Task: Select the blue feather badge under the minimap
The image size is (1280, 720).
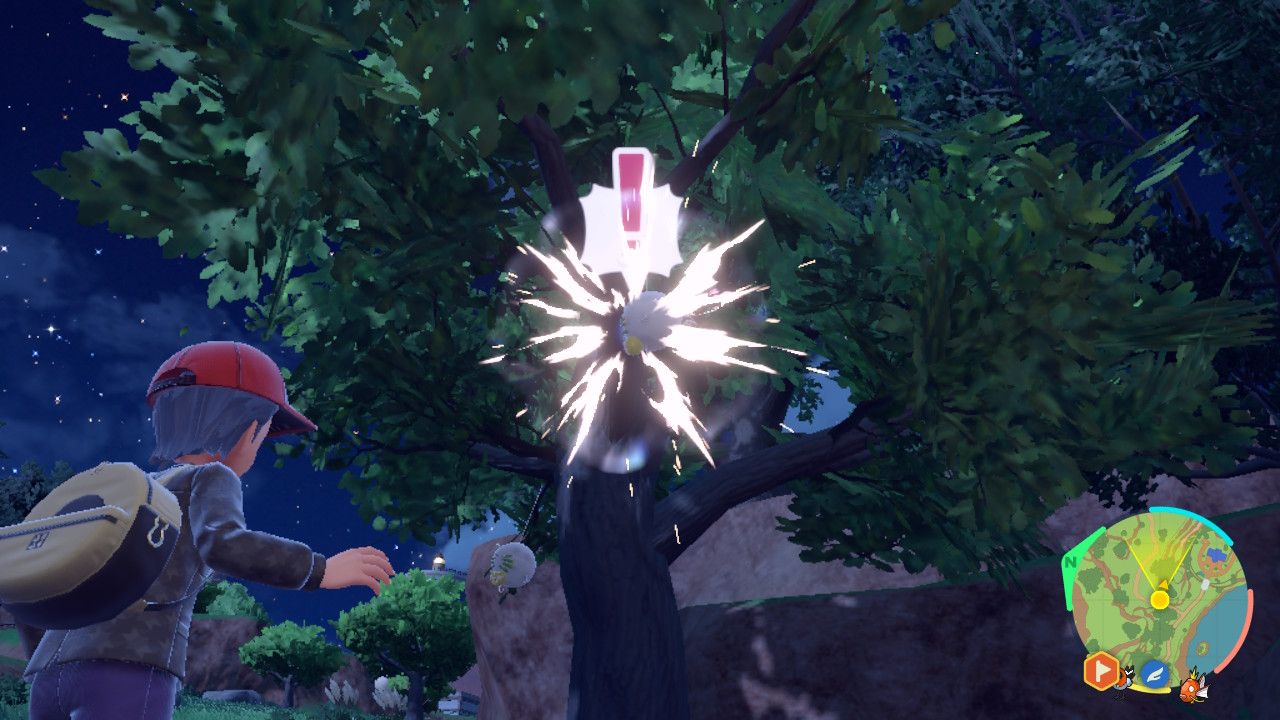Action: [1155, 673]
